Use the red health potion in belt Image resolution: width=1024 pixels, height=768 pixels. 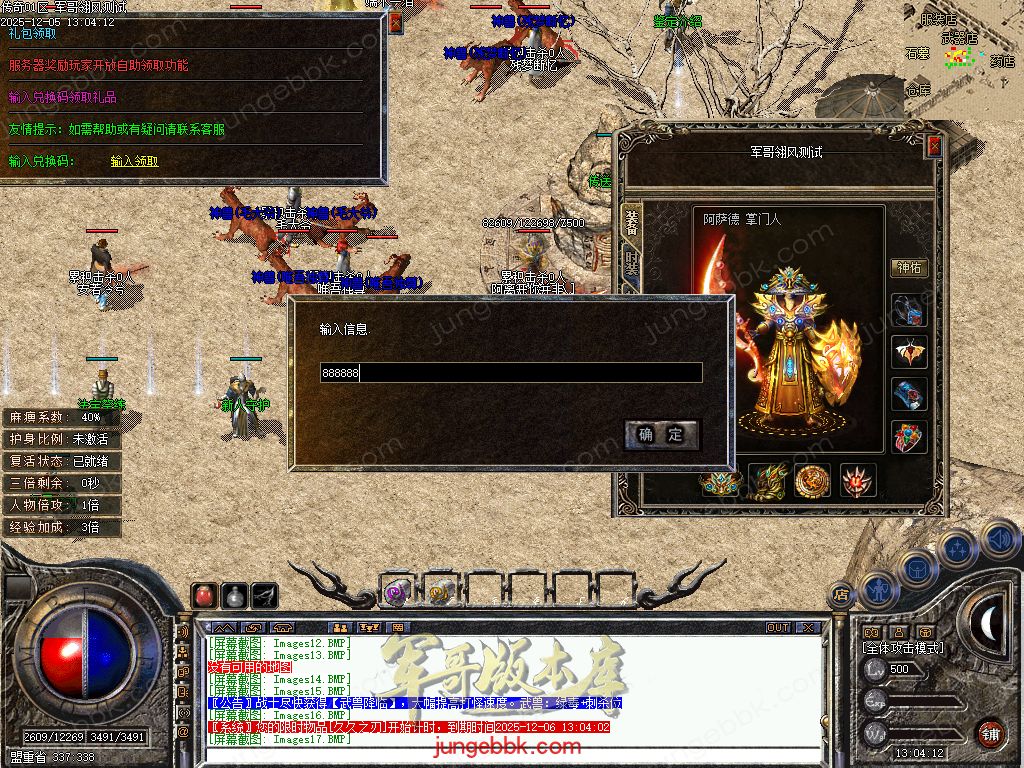(204, 595)
